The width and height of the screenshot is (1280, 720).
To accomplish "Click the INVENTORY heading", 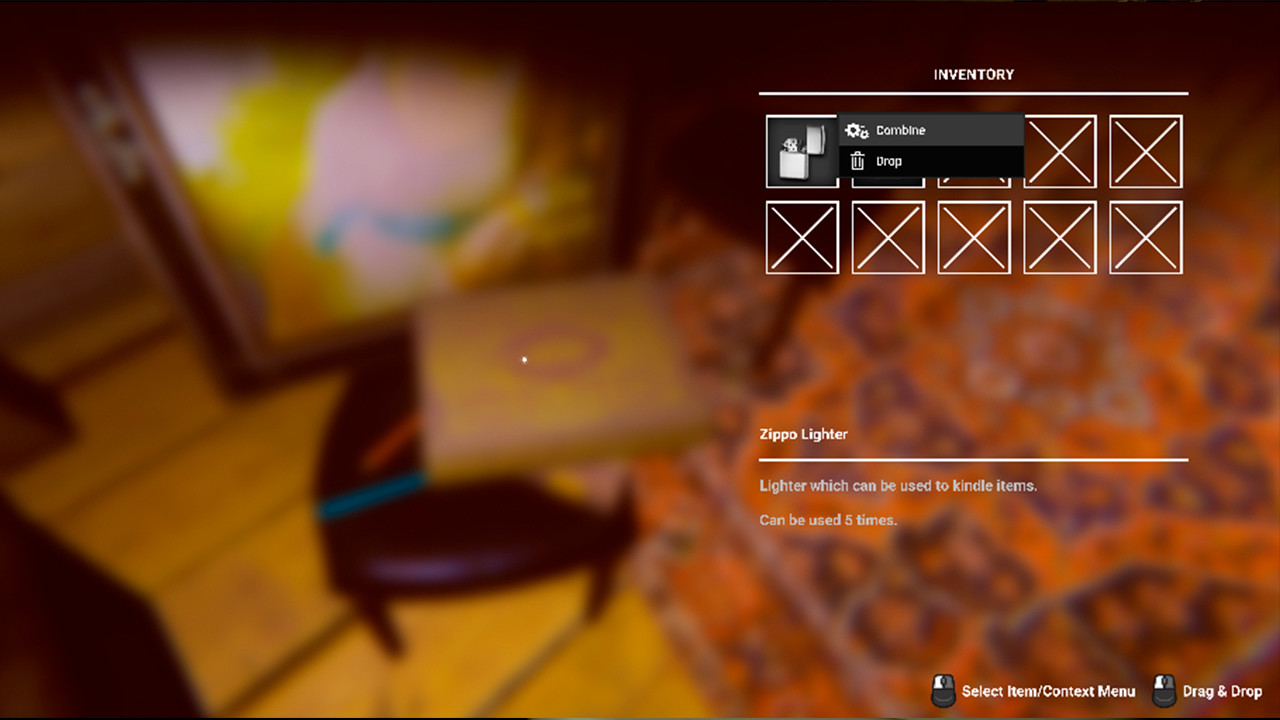I will [x=974, y=74].
